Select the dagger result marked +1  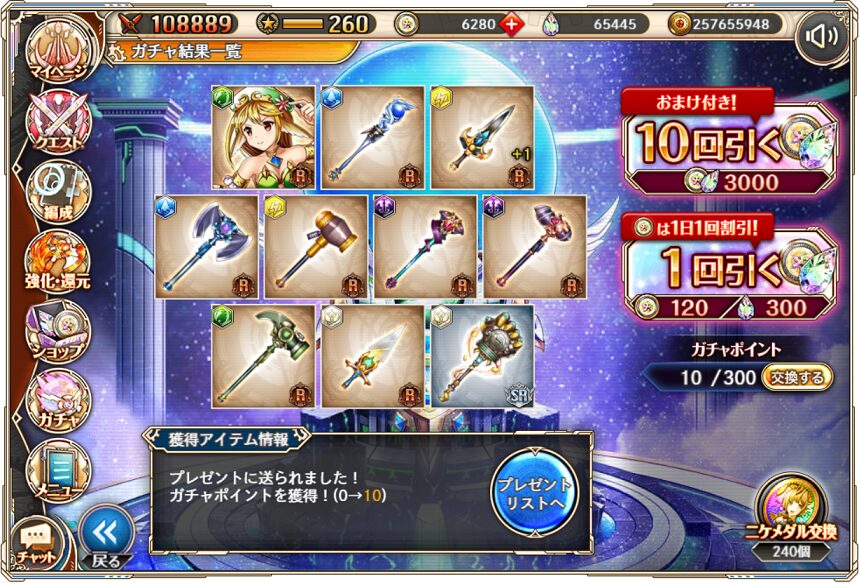482,137
